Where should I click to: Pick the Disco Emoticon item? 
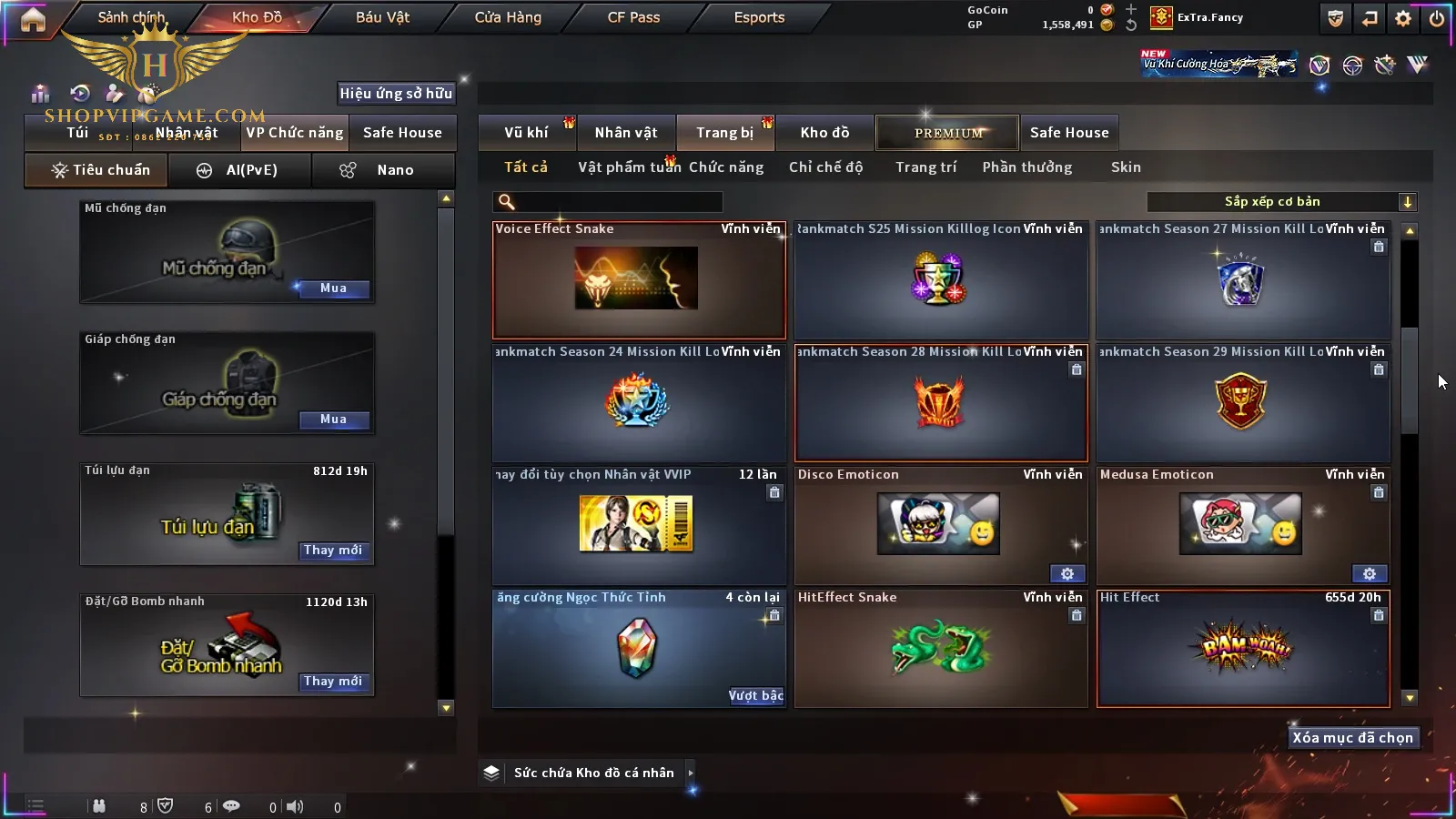click(939, 526)
